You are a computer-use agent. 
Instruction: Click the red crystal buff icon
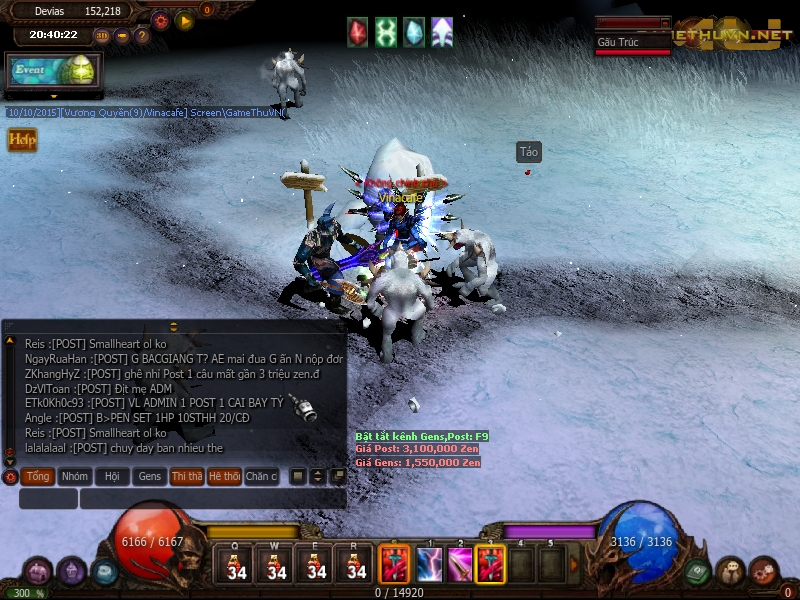[x=358, y=32]
